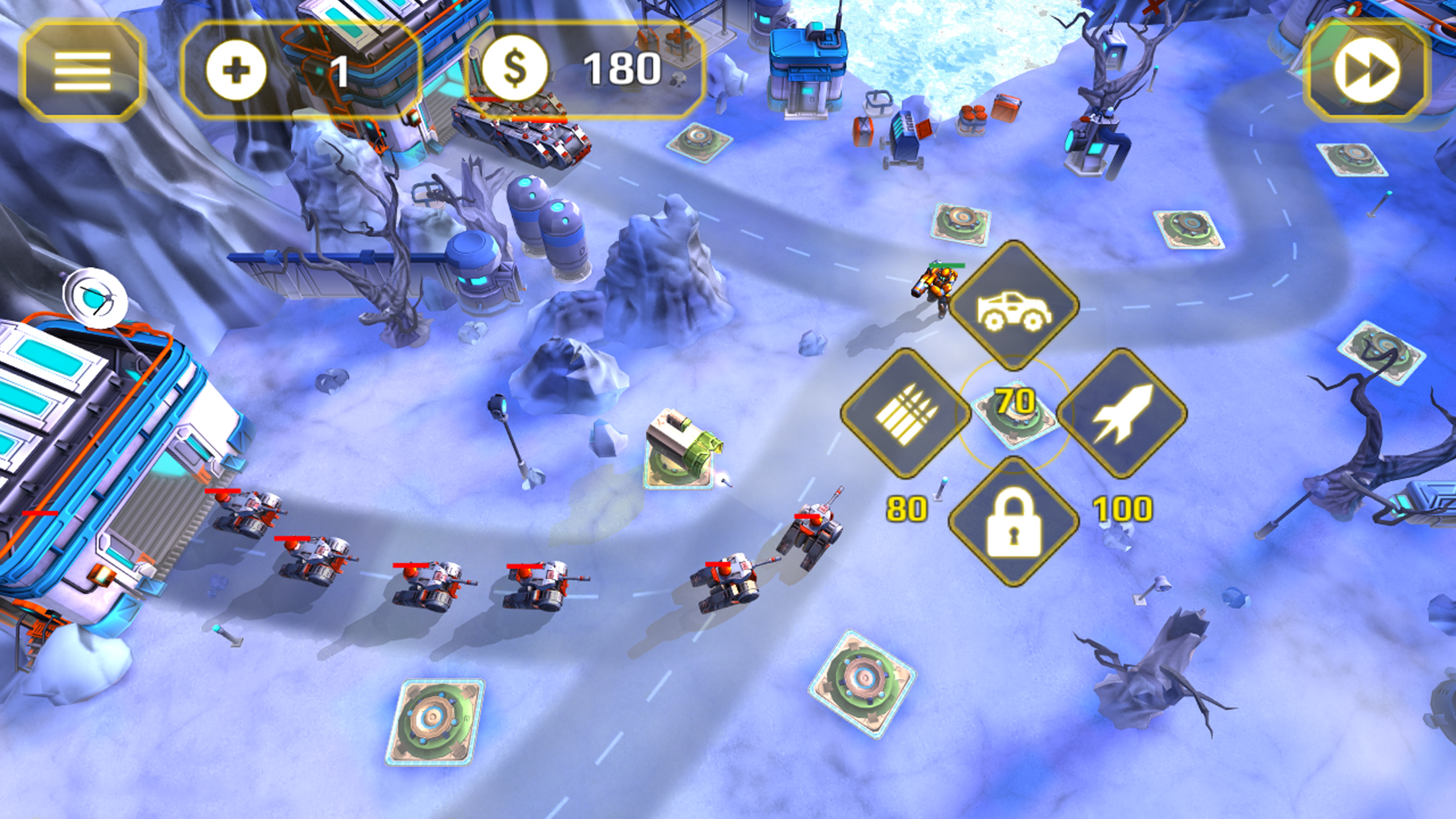Click the plus button beside lives
The width and height of the screenshot is (1456, 819).
tap(236, 71)
